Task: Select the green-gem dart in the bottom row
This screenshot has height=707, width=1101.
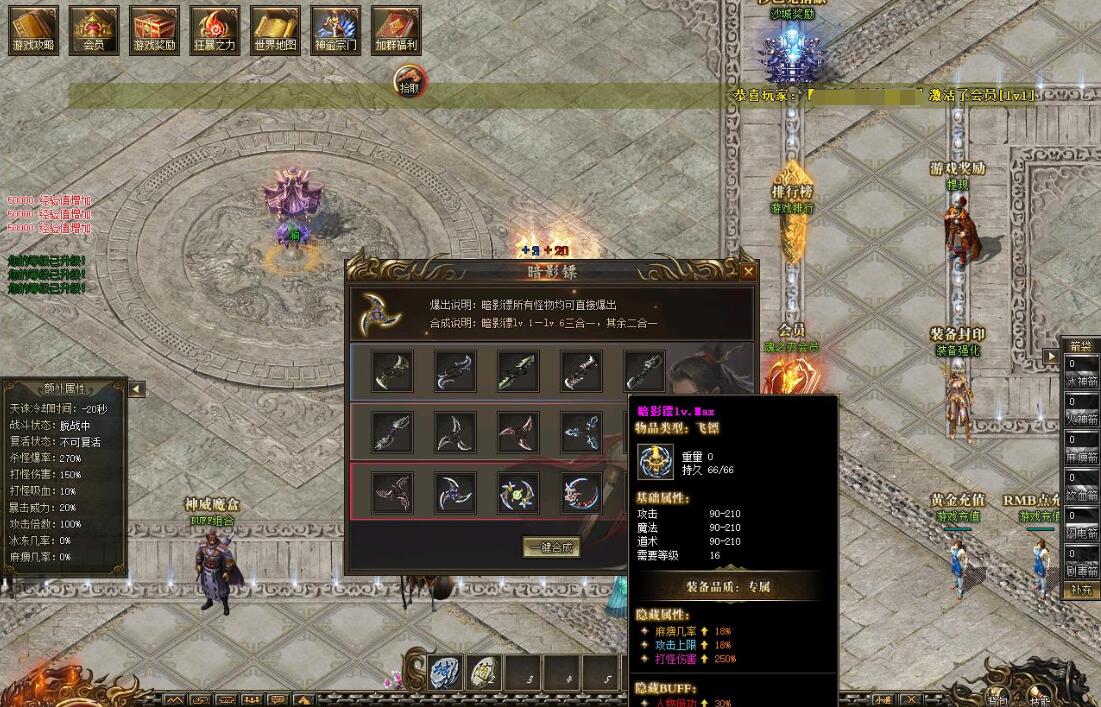Action: (x=518, y=493)
